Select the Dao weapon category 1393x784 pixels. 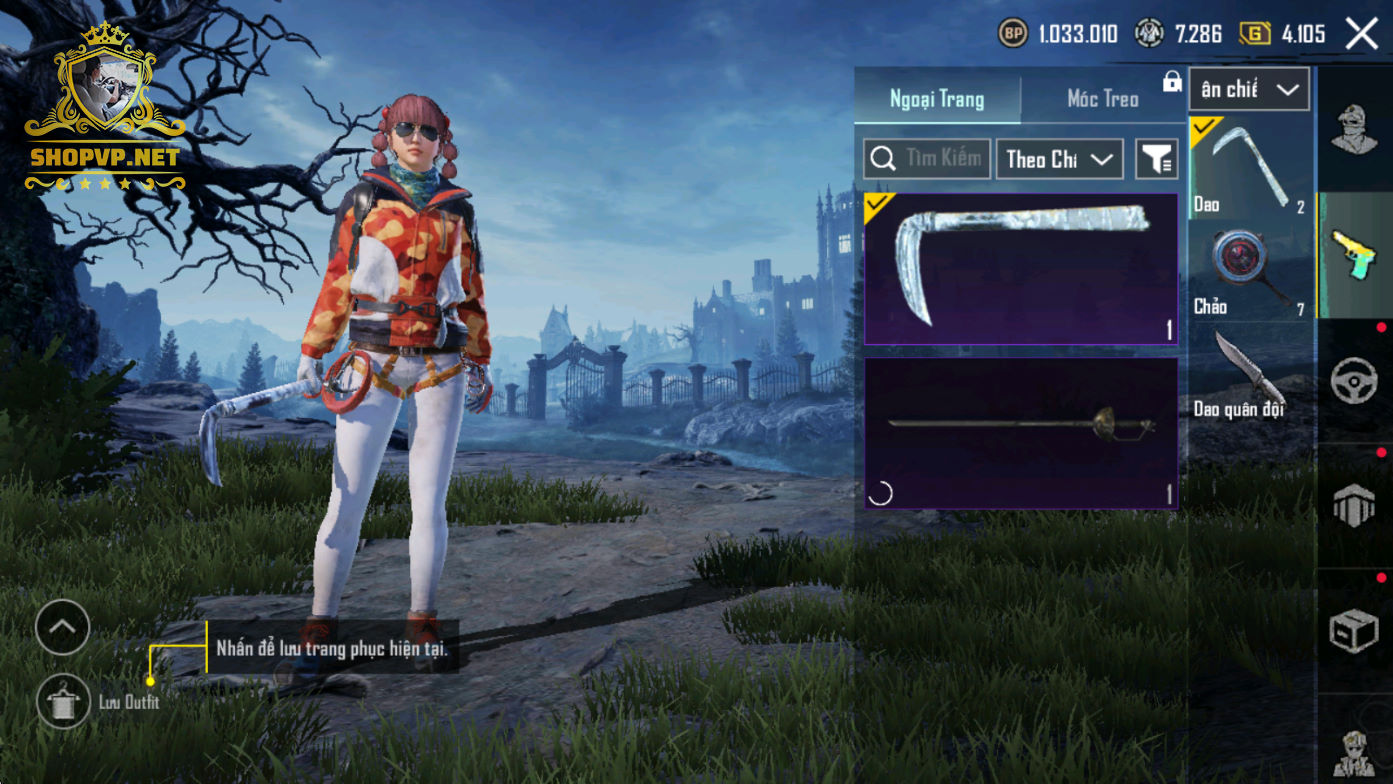coord(1250,167)
